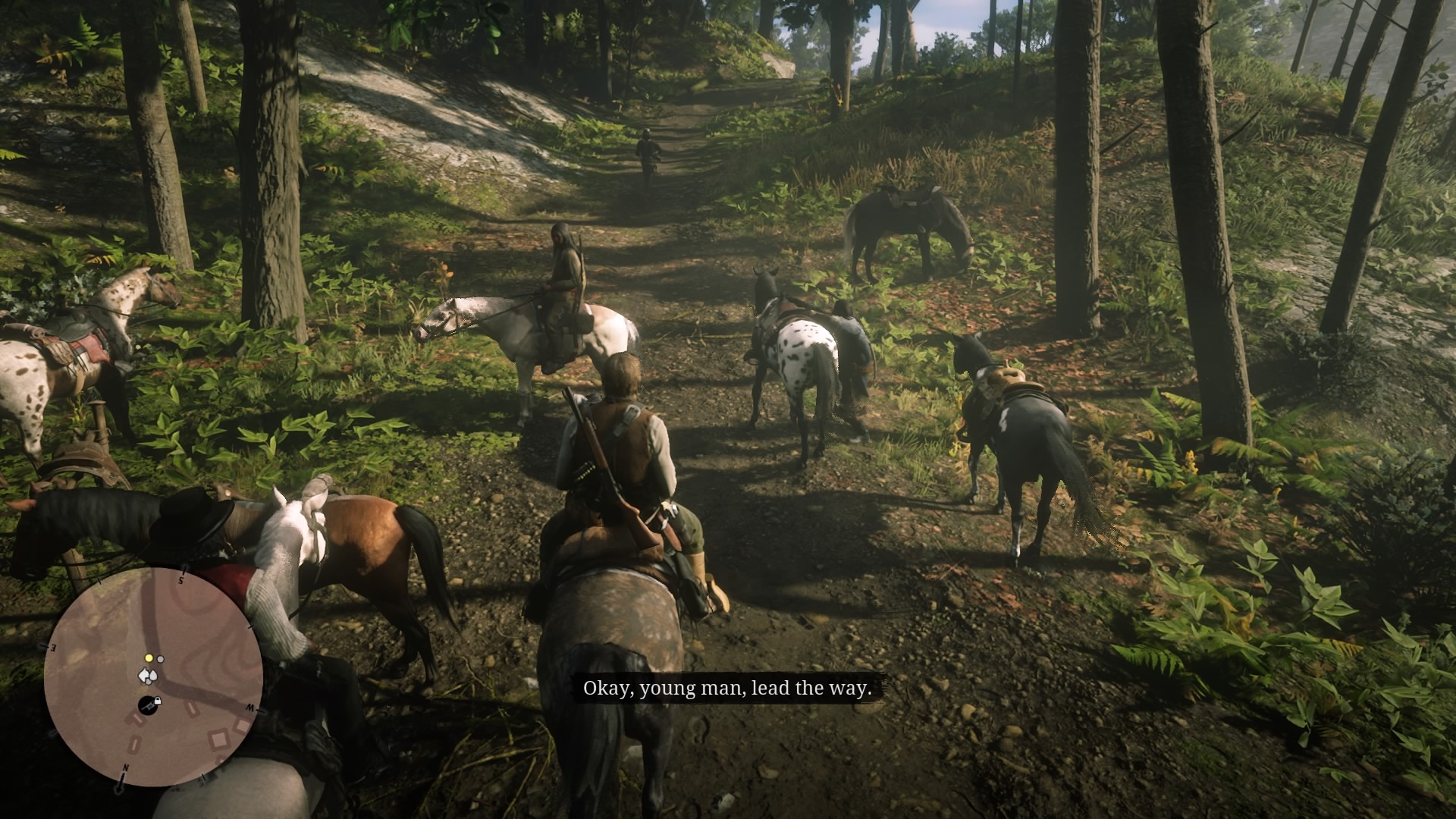Viewport: 1456px width, 819px height.
Task: Click the gray rider dot beside the yellow blip
Action: (x=160, y=659)
